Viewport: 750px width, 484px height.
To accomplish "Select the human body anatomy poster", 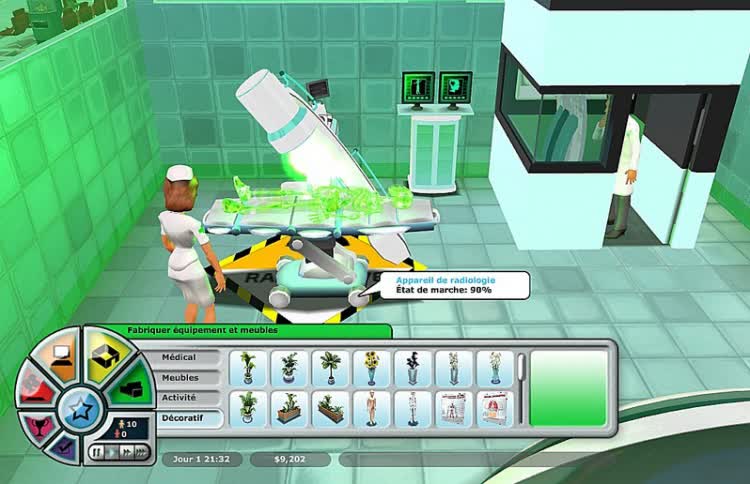I will coord(453,408).
